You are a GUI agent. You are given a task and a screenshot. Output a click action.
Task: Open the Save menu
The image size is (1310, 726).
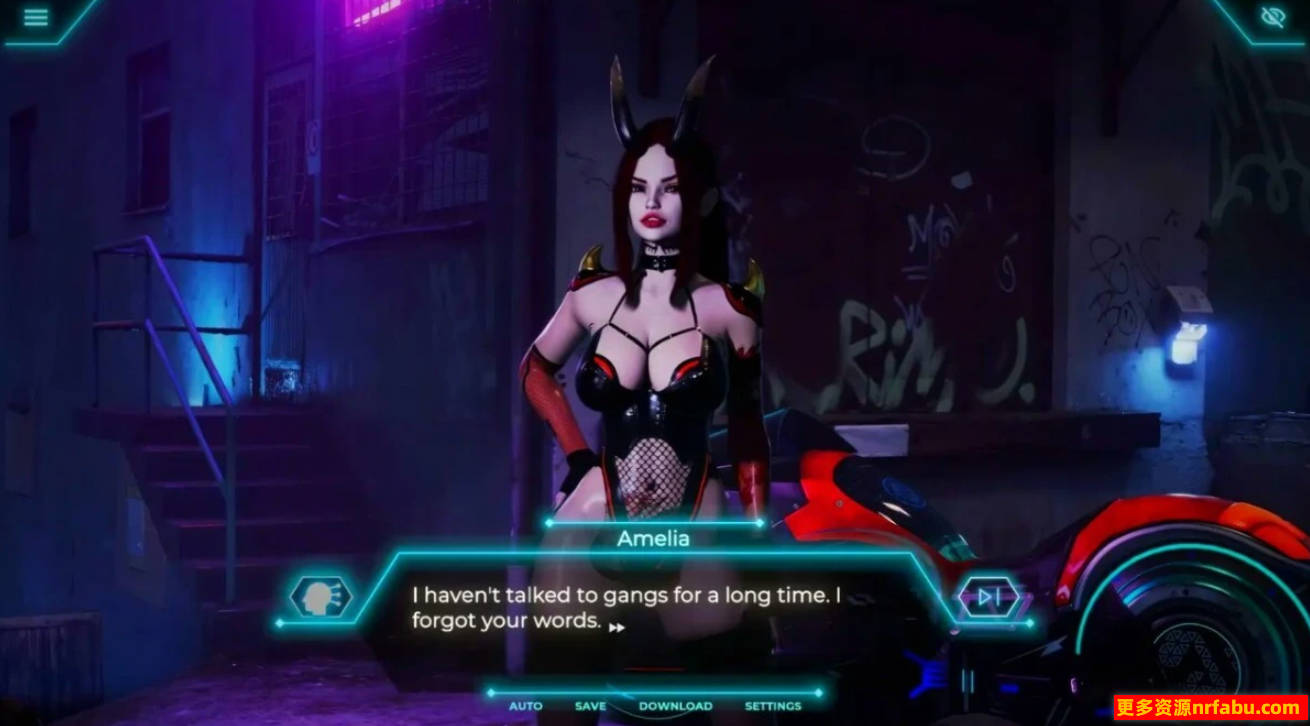coord(590,706)
